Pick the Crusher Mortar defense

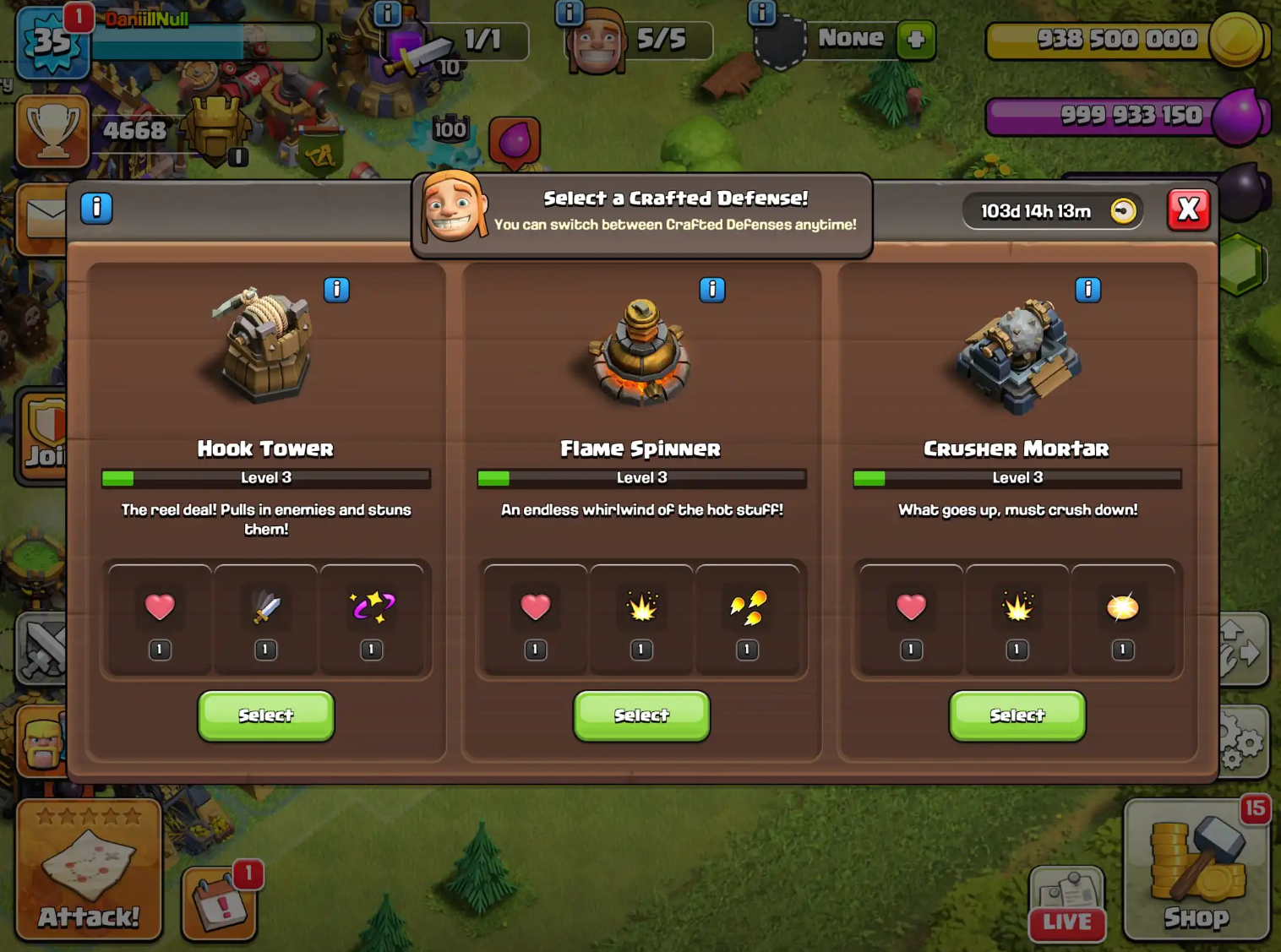click(1017, 715)
